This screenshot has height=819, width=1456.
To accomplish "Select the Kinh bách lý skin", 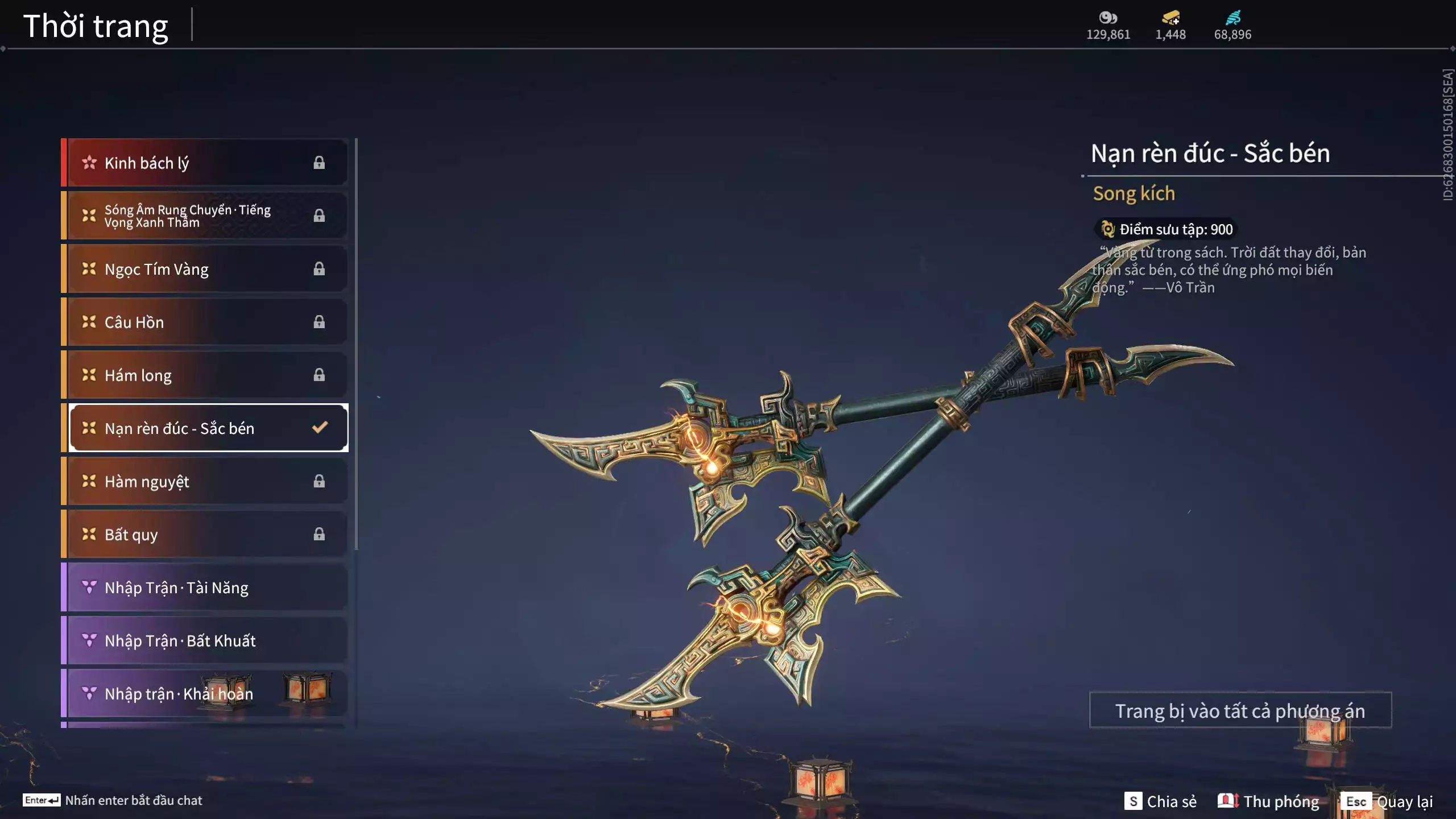I will 205,163.
